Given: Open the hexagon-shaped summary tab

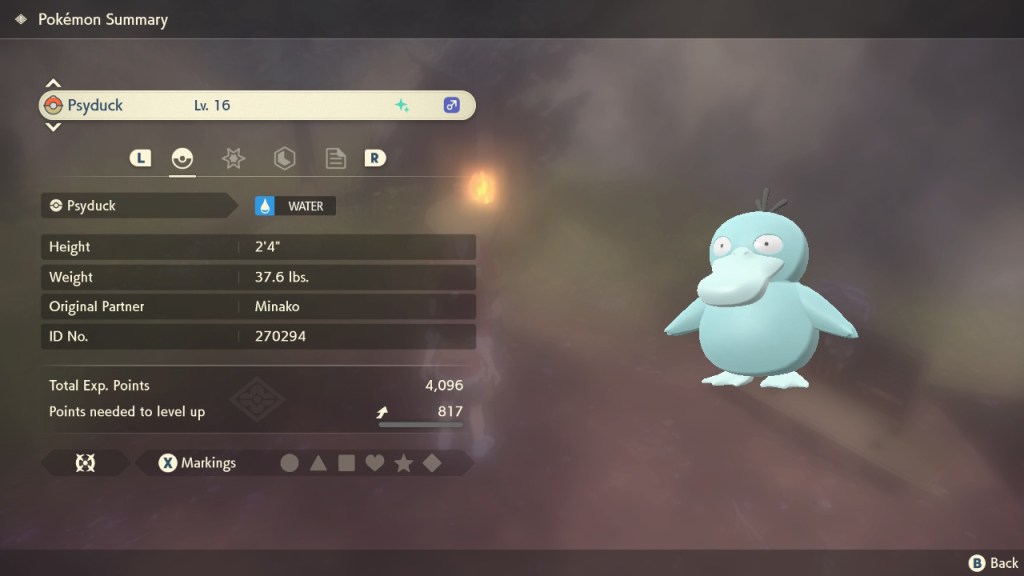Looking at the screenshot, I should tap(284, 158).
